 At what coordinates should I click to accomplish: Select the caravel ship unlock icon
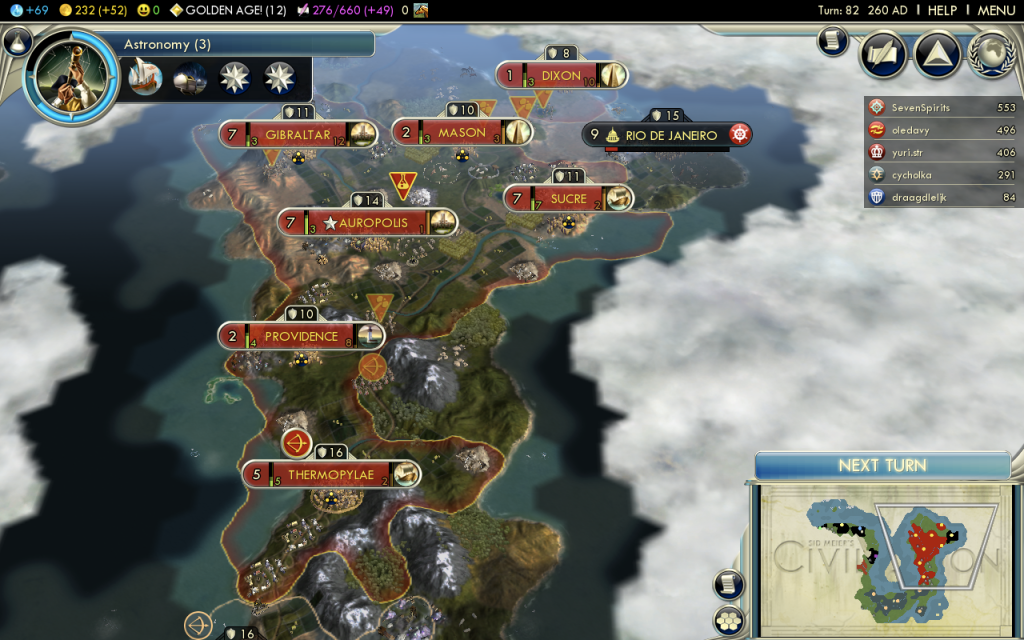(145, 78)
